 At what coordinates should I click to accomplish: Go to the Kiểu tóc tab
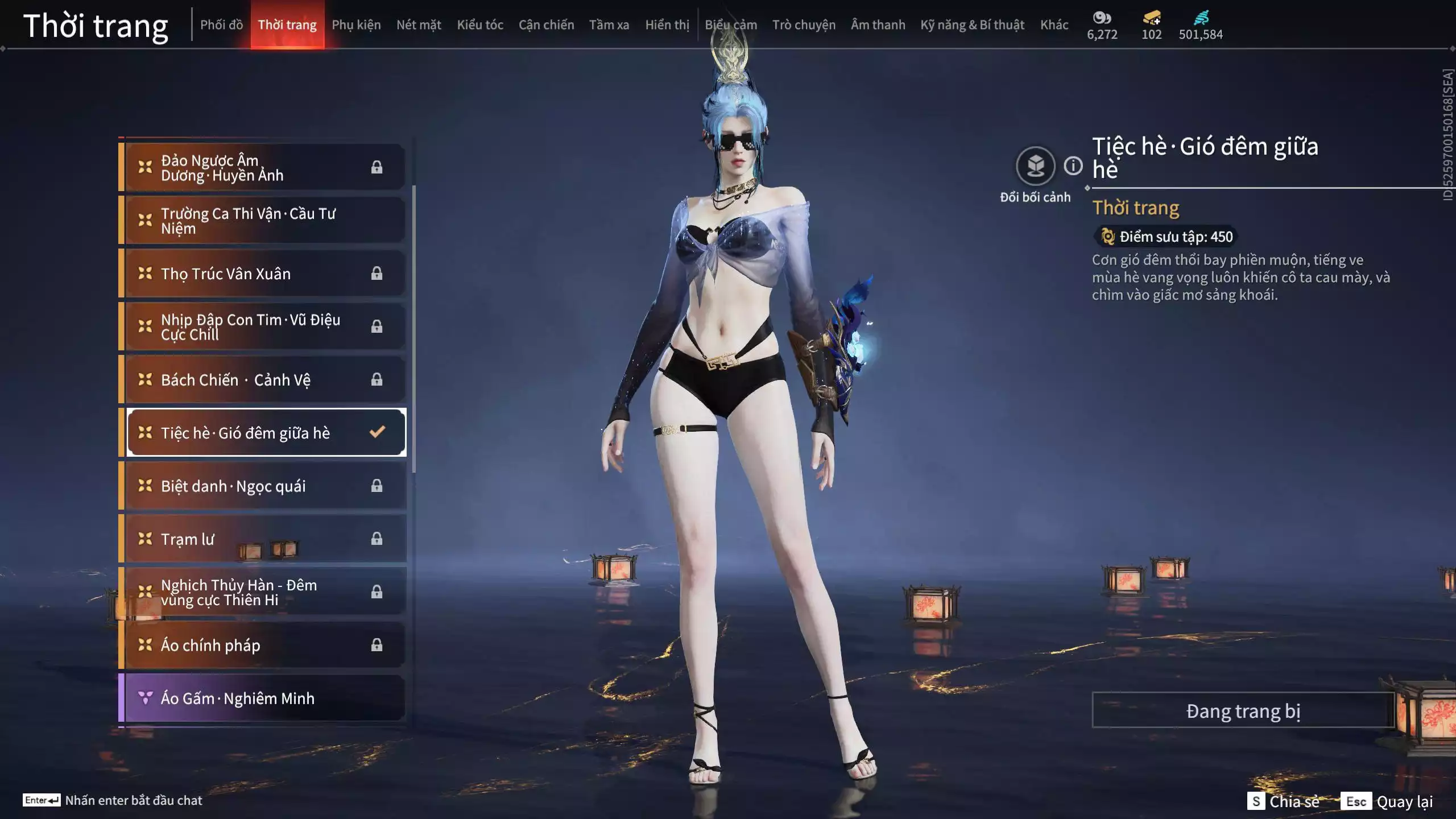coord(480,25)
